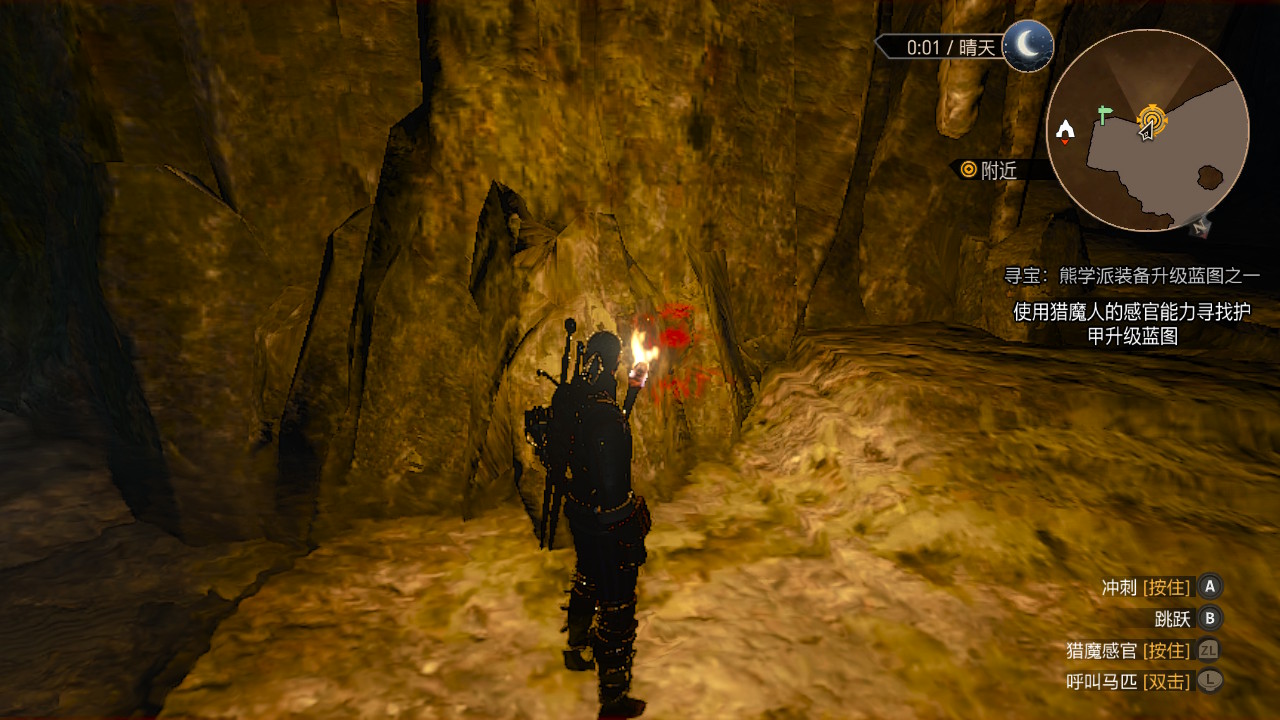Screen dimensions: 1280x720
Task: Open the circular minimap
Action: tap(1147, 130)
